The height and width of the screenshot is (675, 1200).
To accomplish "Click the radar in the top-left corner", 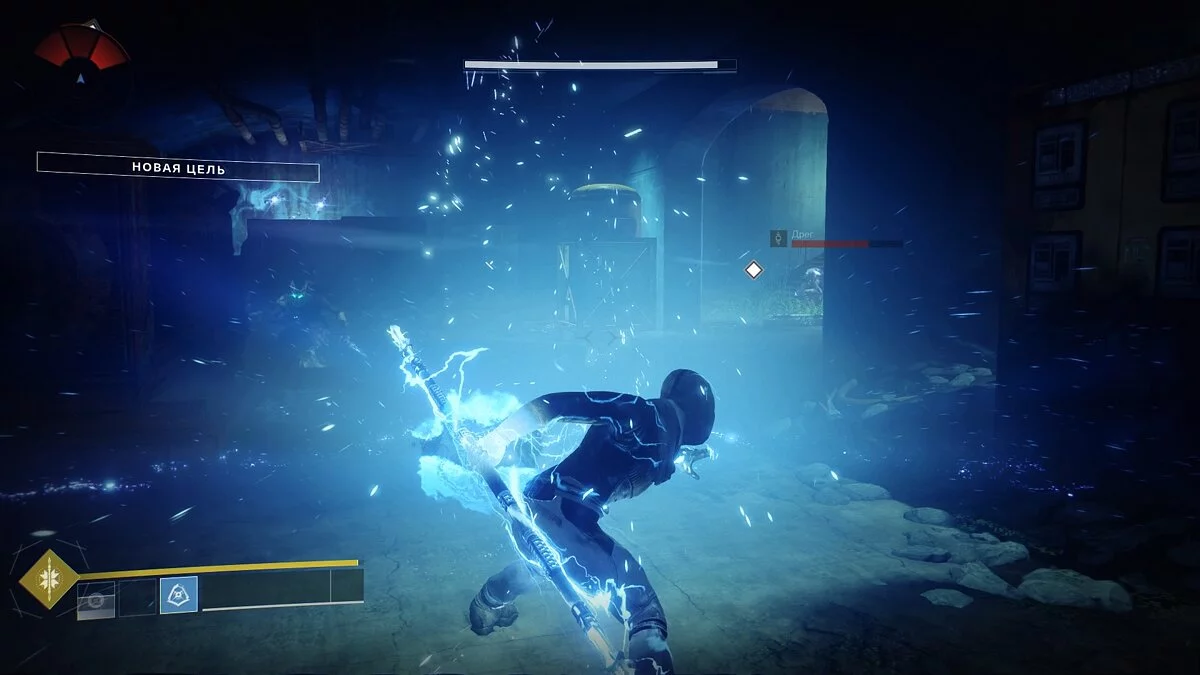I will tap(81, 48).
